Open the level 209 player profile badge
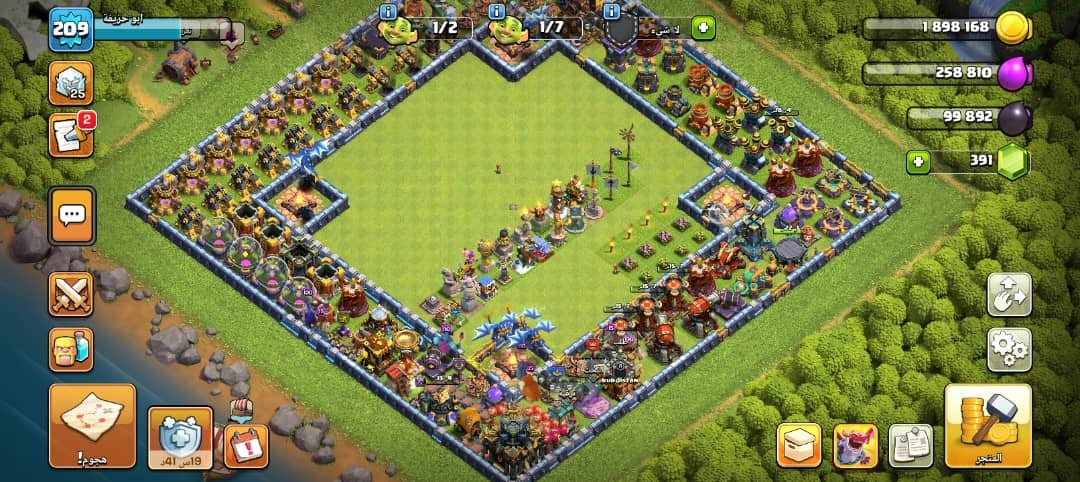Viewport: 1080px width, 482px height. 72,27
